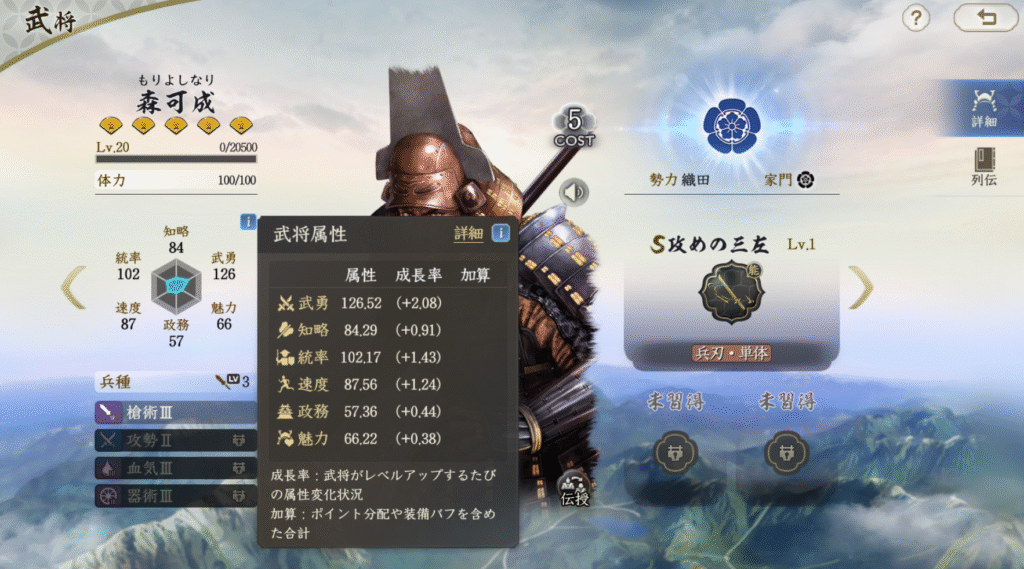Show the next general with right arrow
This screenshot has height=569, width=1024.
pos(860,287)
